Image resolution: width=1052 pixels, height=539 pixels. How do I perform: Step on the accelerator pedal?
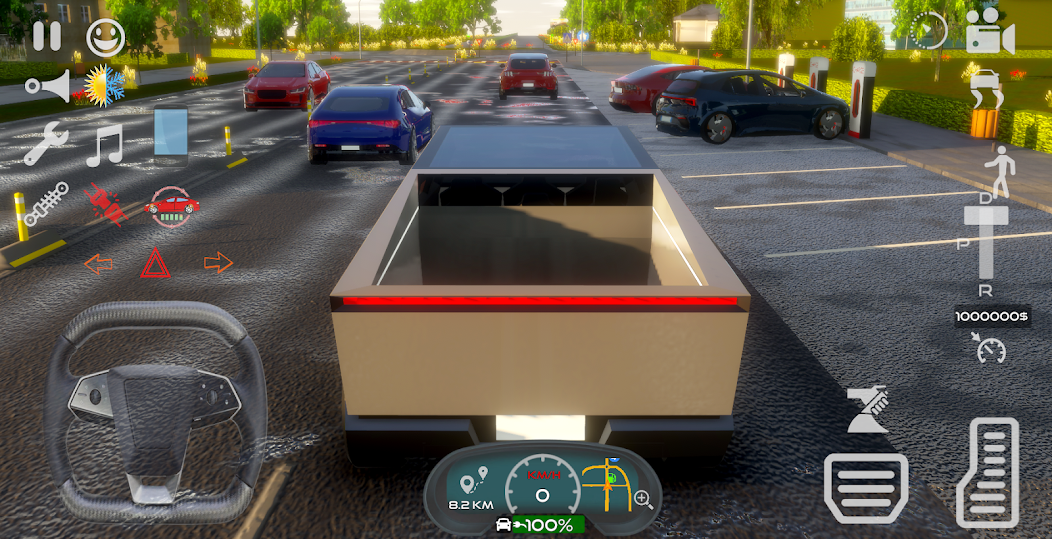(x=987, y=472)
